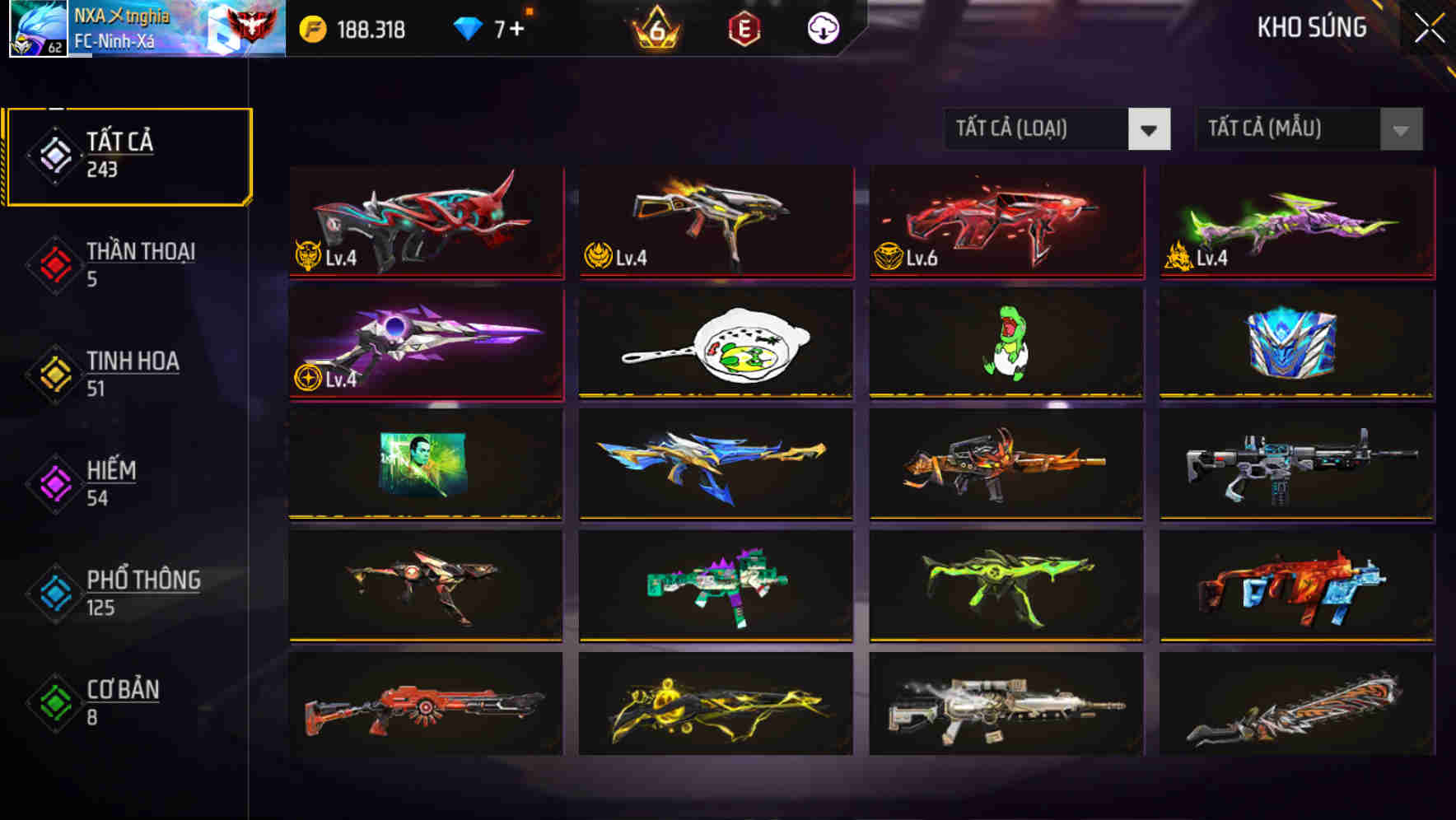1456x820 pixels.
Task: Open the cloud download icon
Action: coord(824,28)
